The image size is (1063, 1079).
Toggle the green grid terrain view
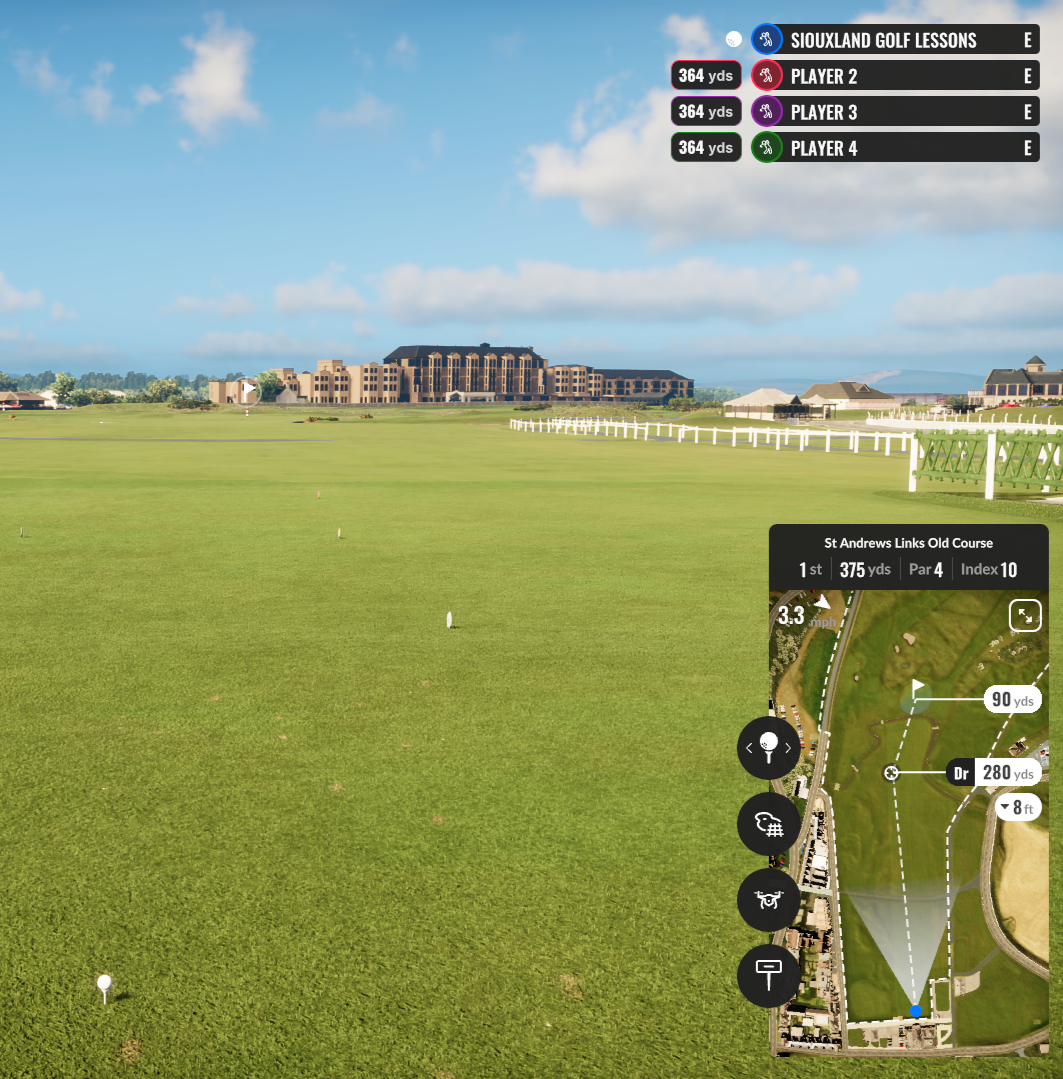coord(768,824)
